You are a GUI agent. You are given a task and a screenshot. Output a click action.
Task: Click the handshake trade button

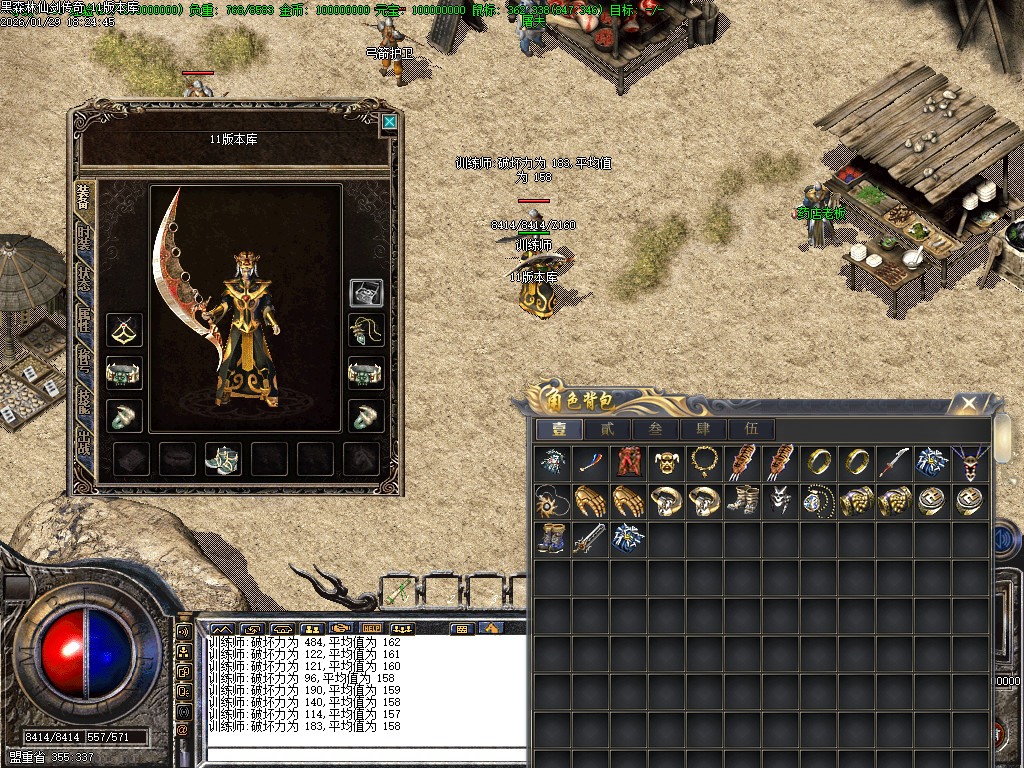pos(340,629)
